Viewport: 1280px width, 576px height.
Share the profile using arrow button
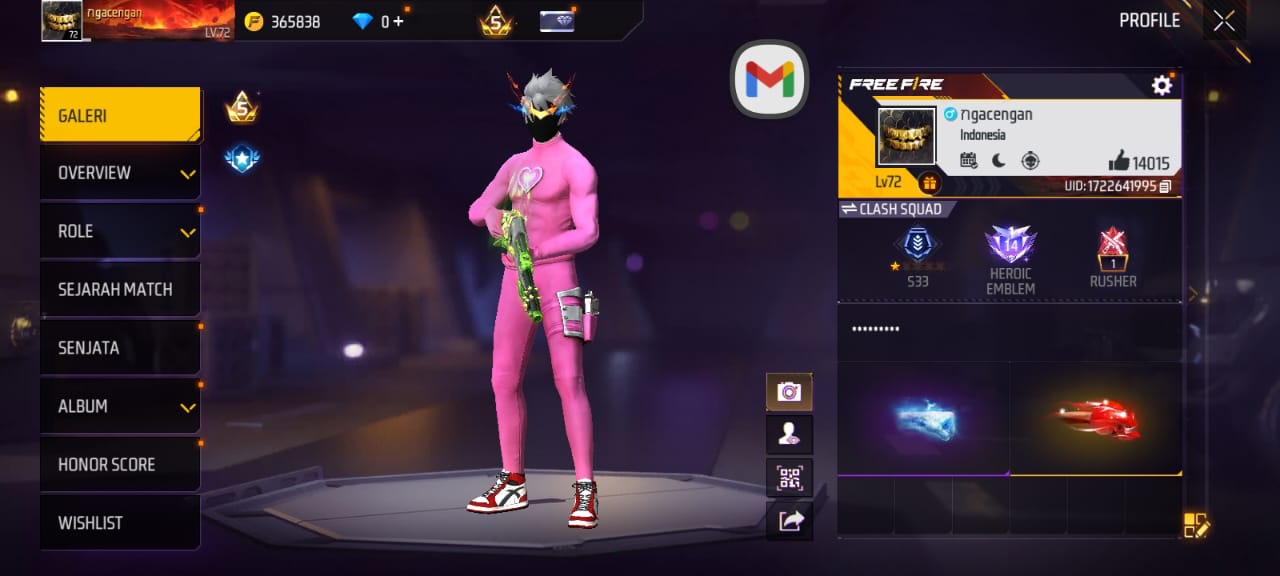coord(789,520)
